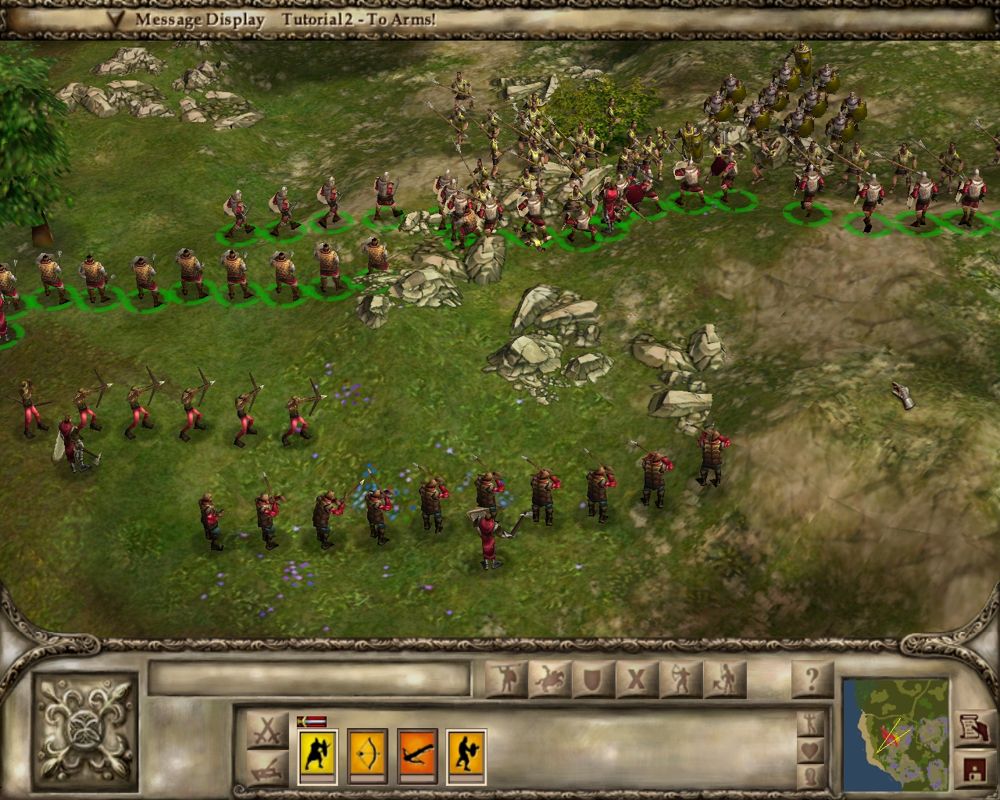Select the archer command button
Image resolution: width=1000 pixels, height=800 pixels.
point(681,680)
